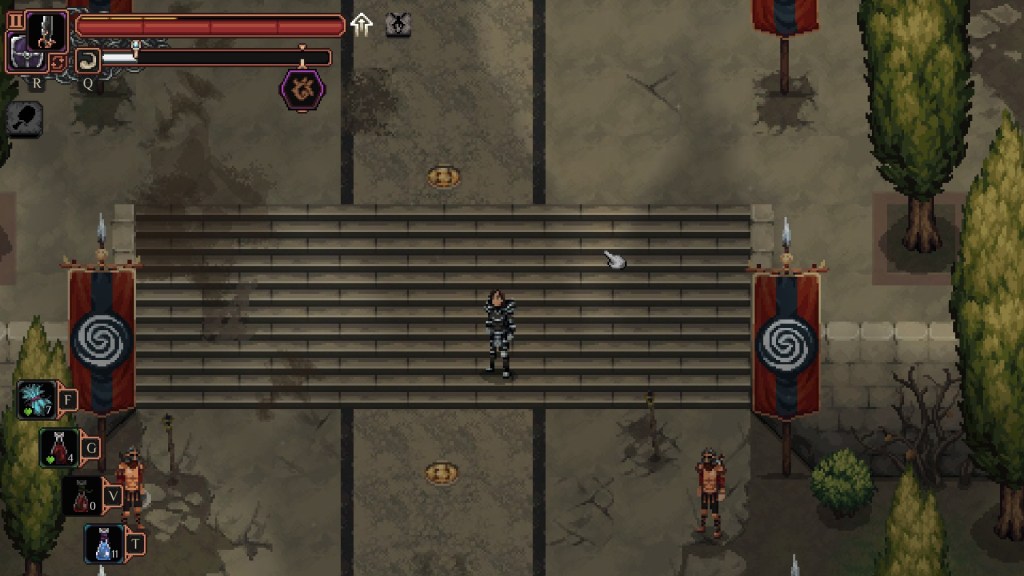Select the primary sword weapon slot
Screen dimensions: 1024x576
point(46,30)
